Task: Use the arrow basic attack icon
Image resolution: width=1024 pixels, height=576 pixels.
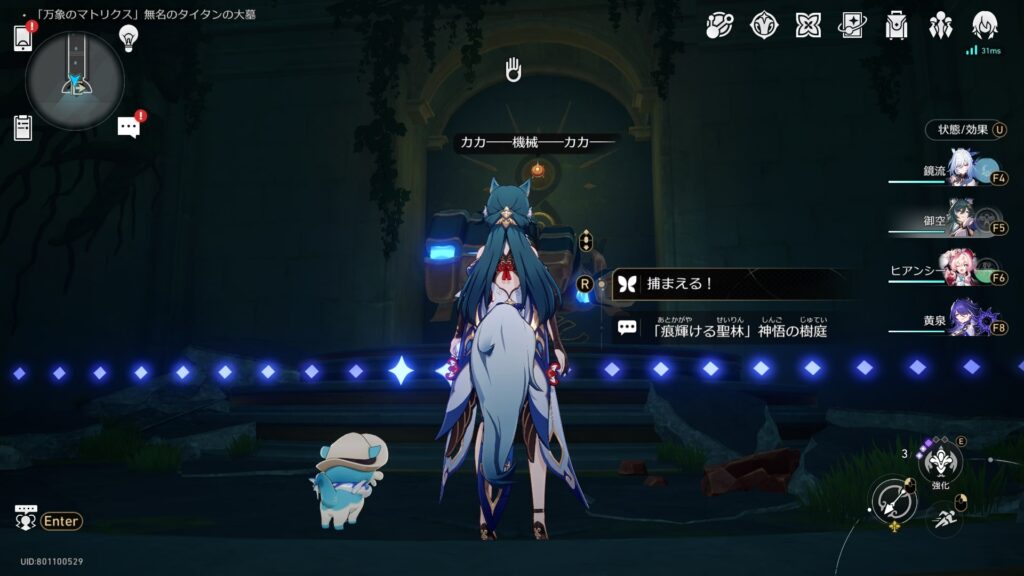Action: (892, 501)
